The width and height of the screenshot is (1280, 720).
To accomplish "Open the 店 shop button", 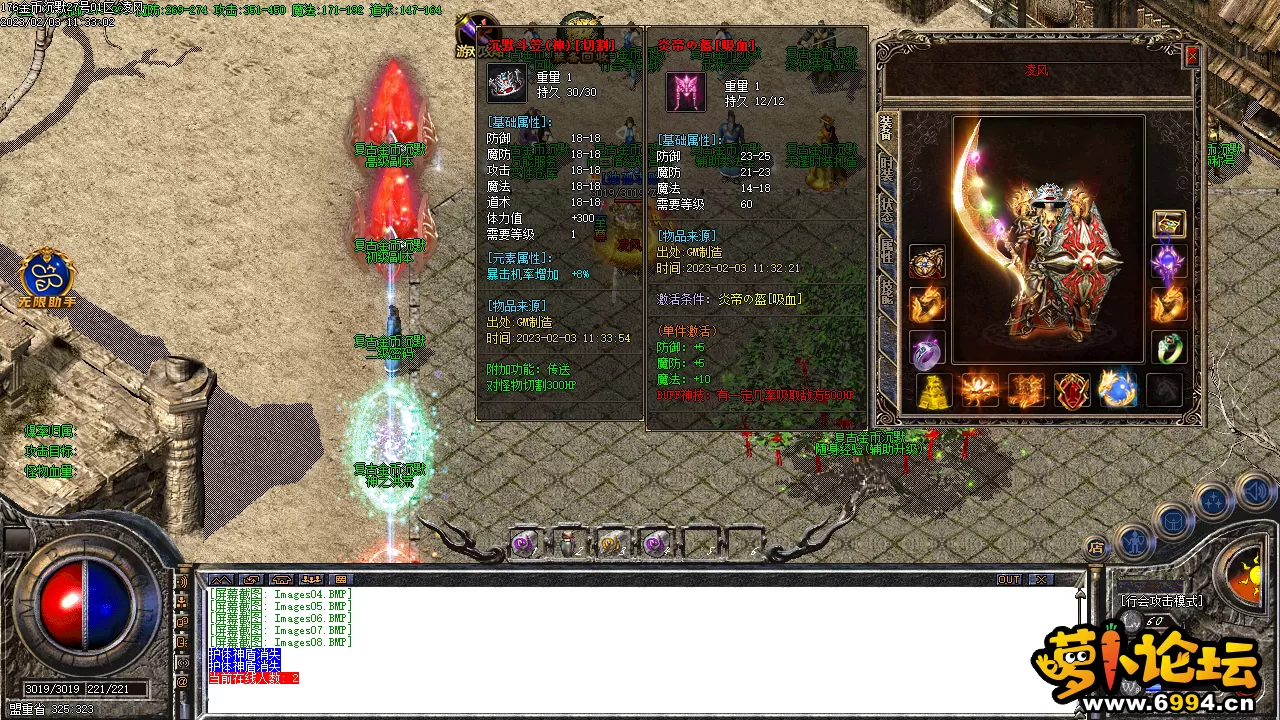I will pos(1096,547).
